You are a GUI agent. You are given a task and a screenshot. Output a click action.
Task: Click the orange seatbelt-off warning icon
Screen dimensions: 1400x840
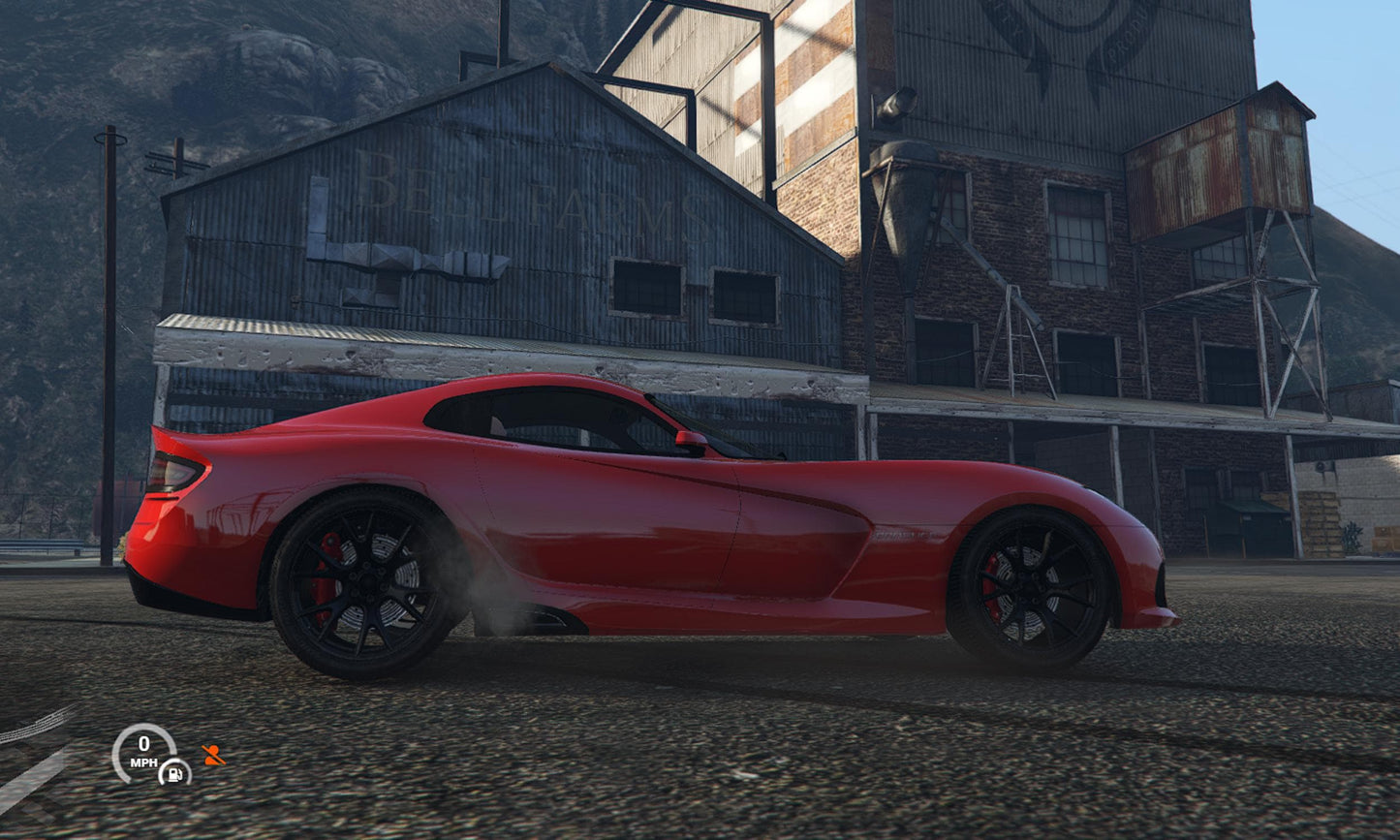(212, 755)
